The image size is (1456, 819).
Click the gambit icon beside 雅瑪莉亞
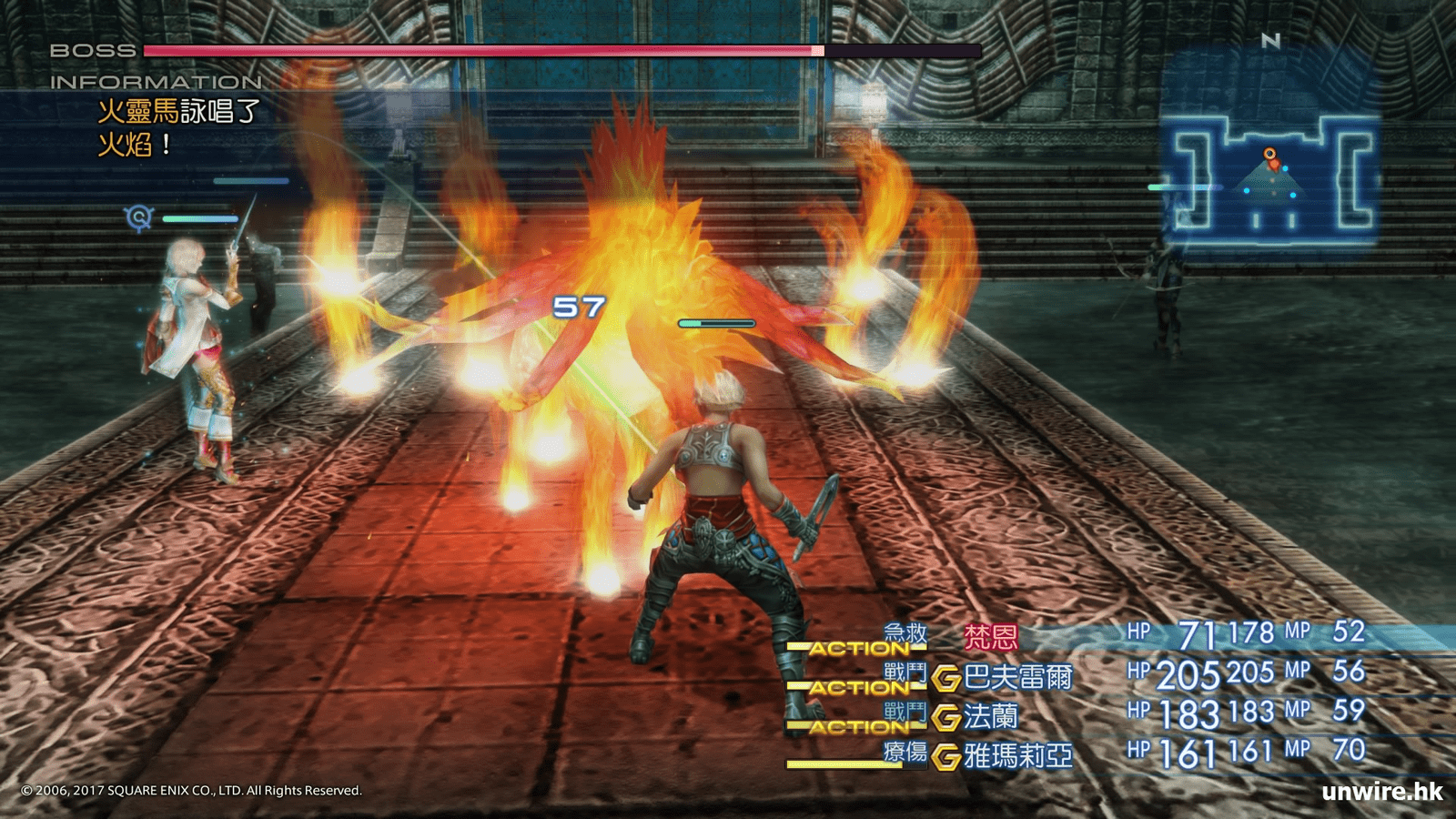click(946, 756)
